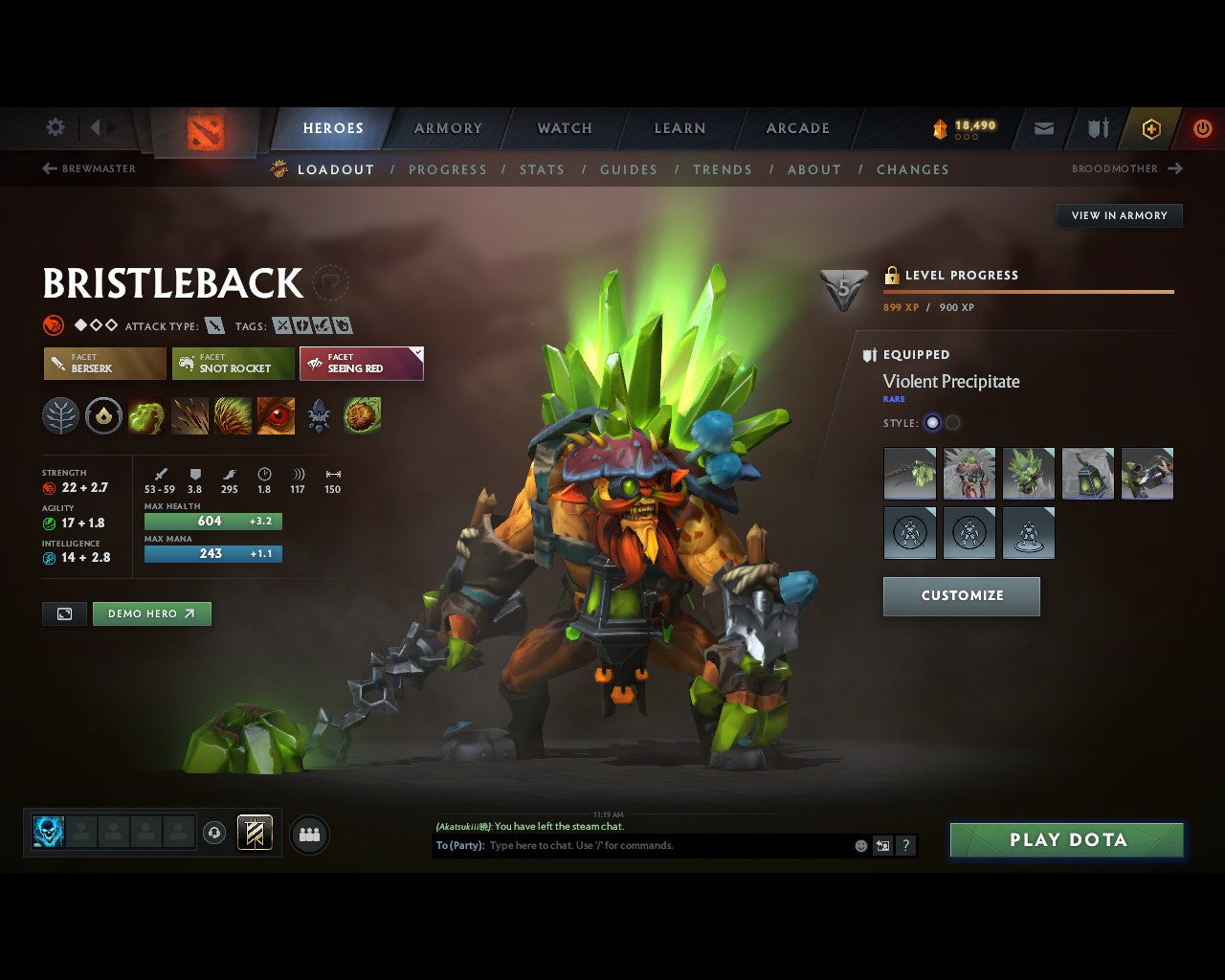The height and width of the screenshot is (980, 1225).
Task: Click the armory shield and sword icon
Action: 1097,128
